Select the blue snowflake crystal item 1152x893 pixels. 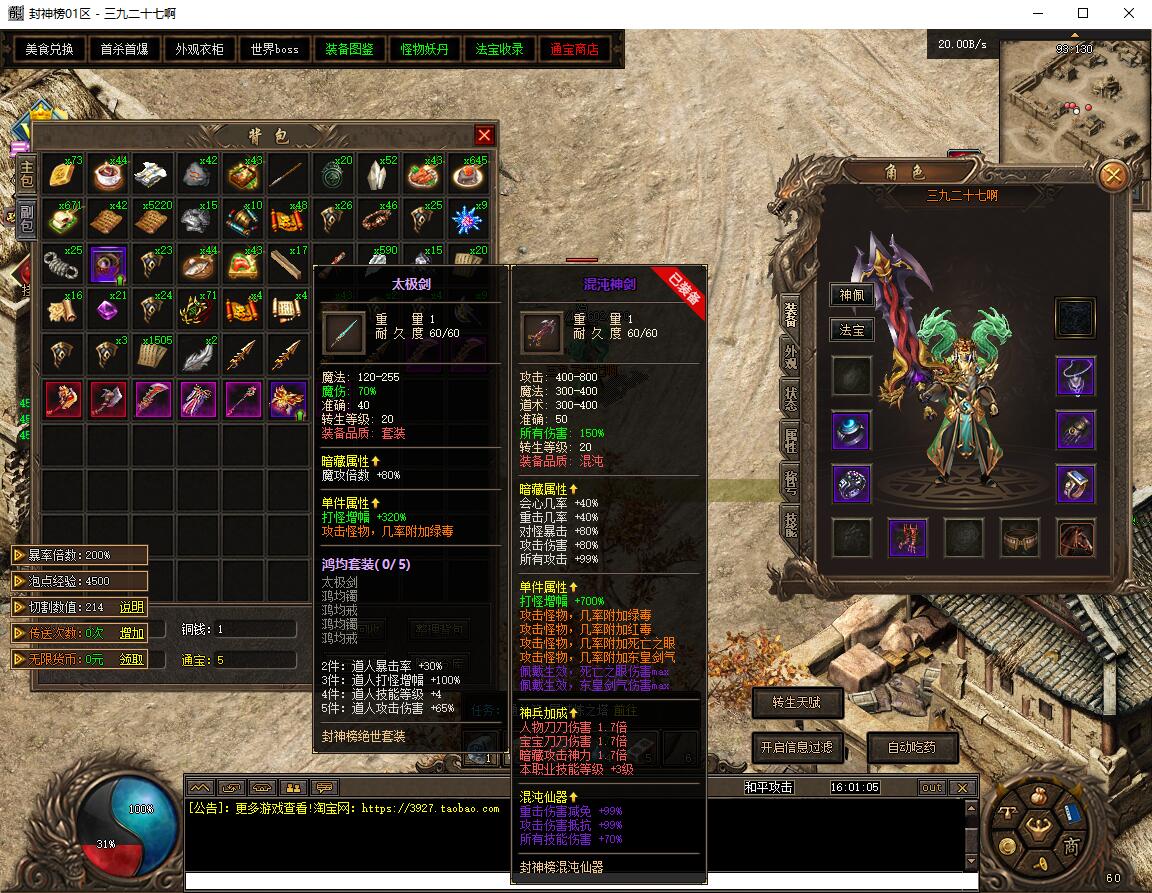click(x=467, y=219)
